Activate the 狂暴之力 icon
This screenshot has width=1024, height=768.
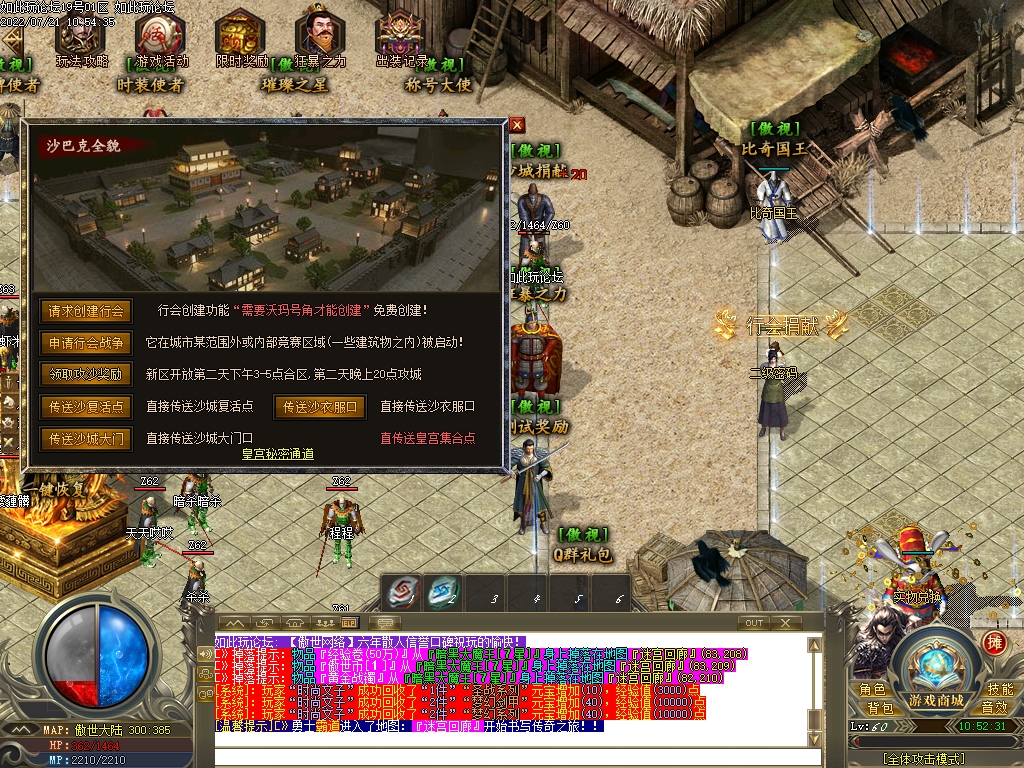click(x=320, y=38)
